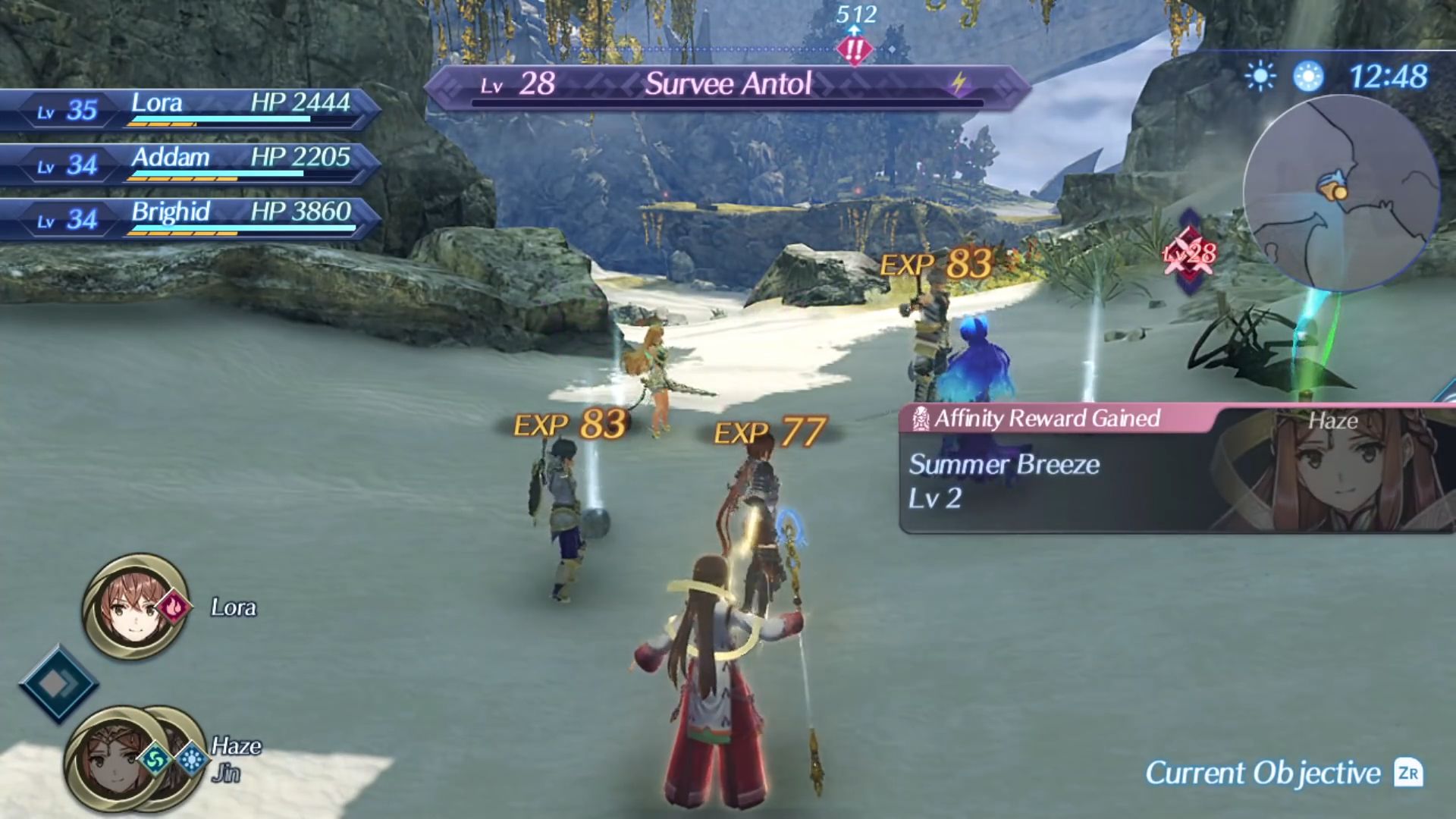Click the Affinity Reward Gained notification
This screenshot has width=1456, height=819.
[x=1175, y=469]
